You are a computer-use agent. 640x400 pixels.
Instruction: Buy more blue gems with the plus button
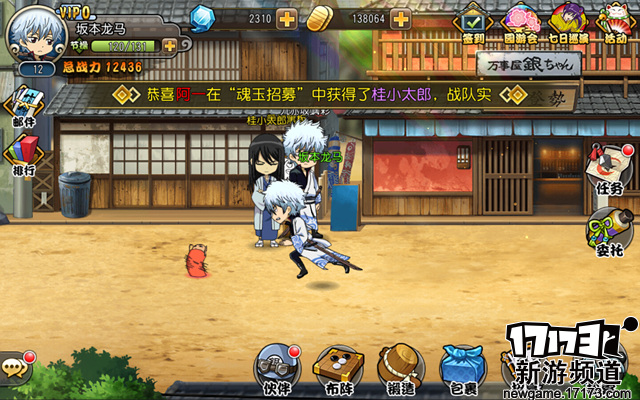(x=287, y=18)
